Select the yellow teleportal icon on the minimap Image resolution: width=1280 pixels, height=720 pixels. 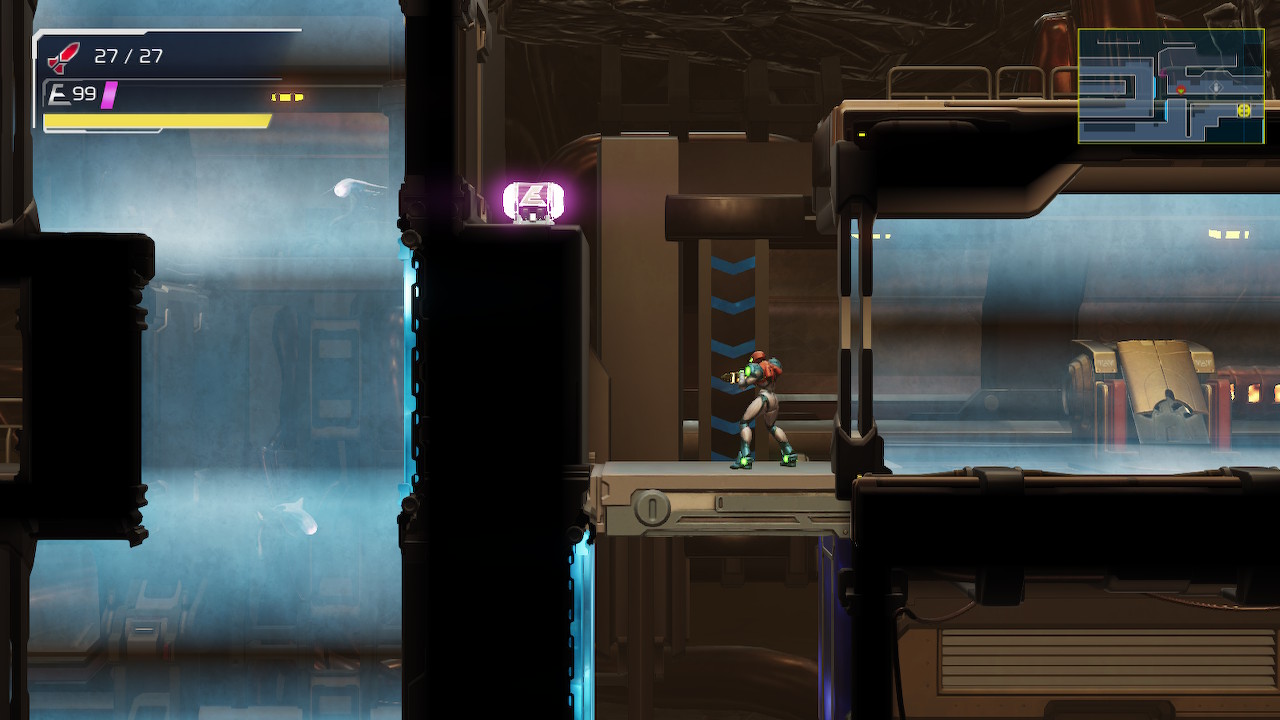(x=1244, y=111)
